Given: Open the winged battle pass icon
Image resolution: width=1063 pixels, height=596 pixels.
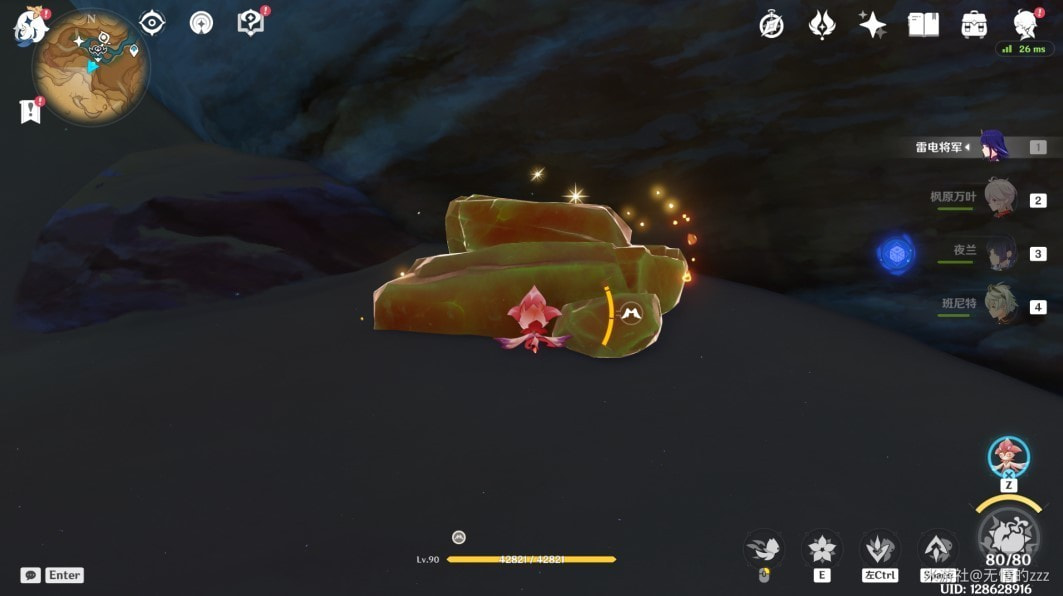Looking at the screenshot, I should (x=822, y=25).
